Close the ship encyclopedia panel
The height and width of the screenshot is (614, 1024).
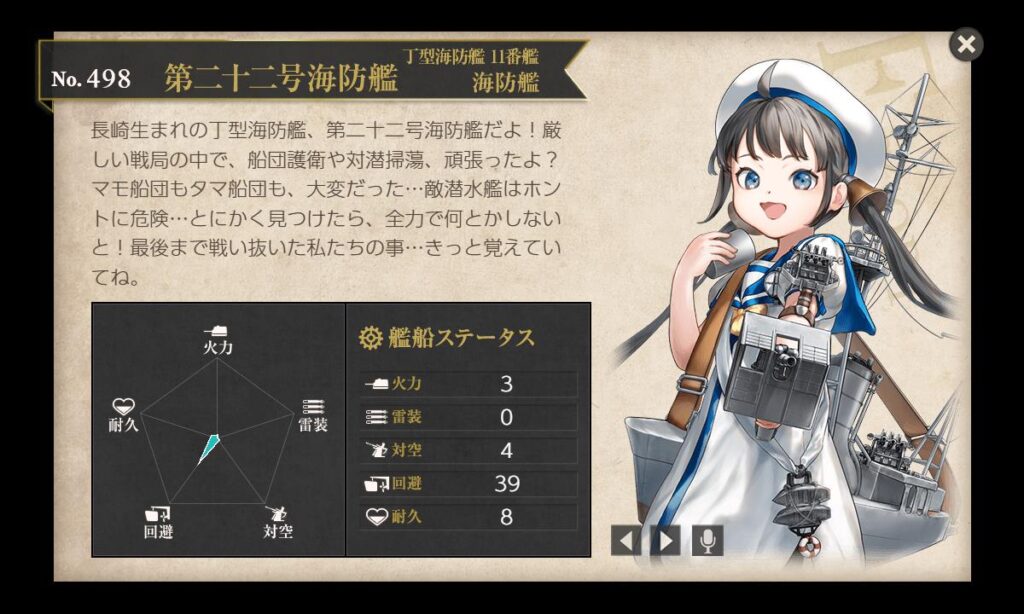click(965, 44)
